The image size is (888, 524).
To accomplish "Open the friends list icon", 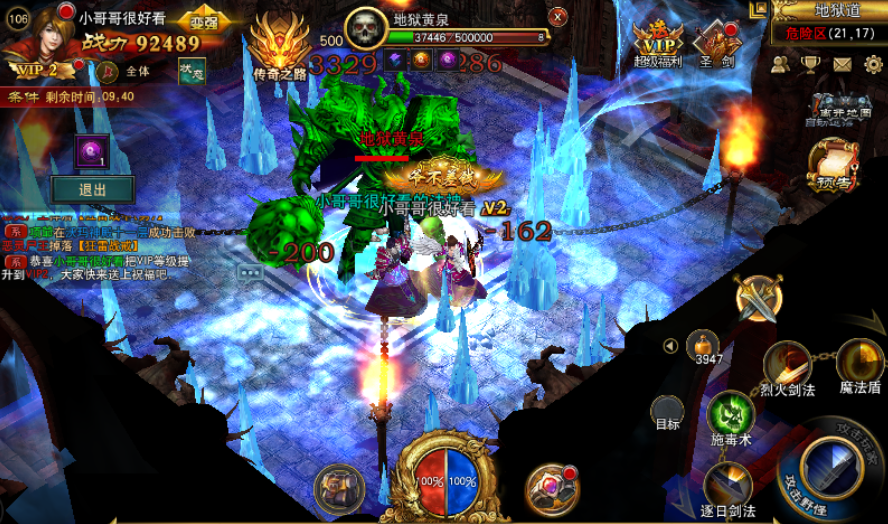I will coord(781,65).
